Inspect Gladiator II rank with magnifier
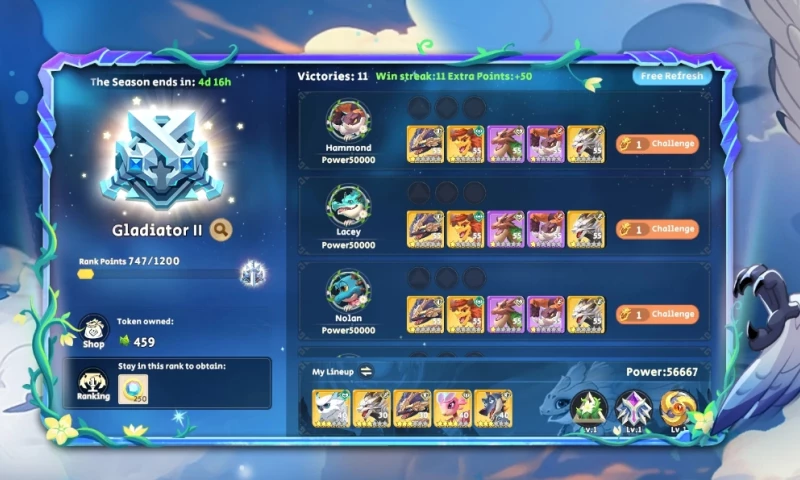The width and height of the screenshot is (800, 480). [x=221, y=230]
